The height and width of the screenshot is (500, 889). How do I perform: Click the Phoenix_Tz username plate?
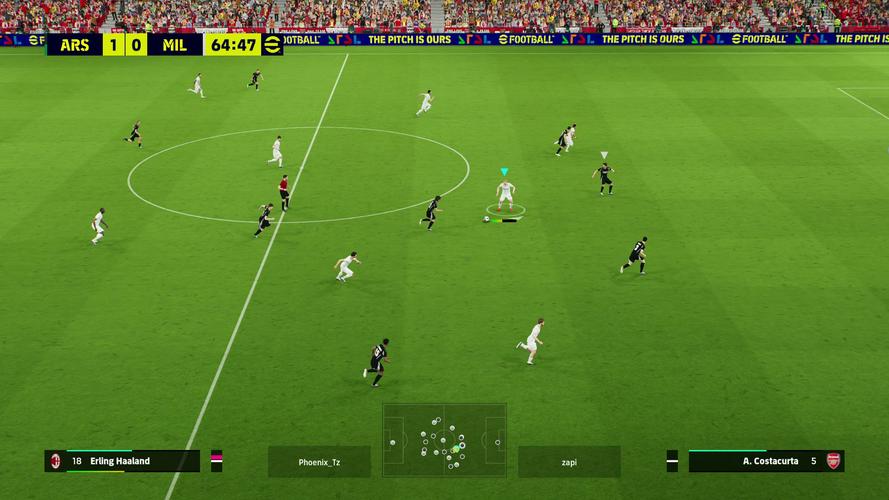319,462
